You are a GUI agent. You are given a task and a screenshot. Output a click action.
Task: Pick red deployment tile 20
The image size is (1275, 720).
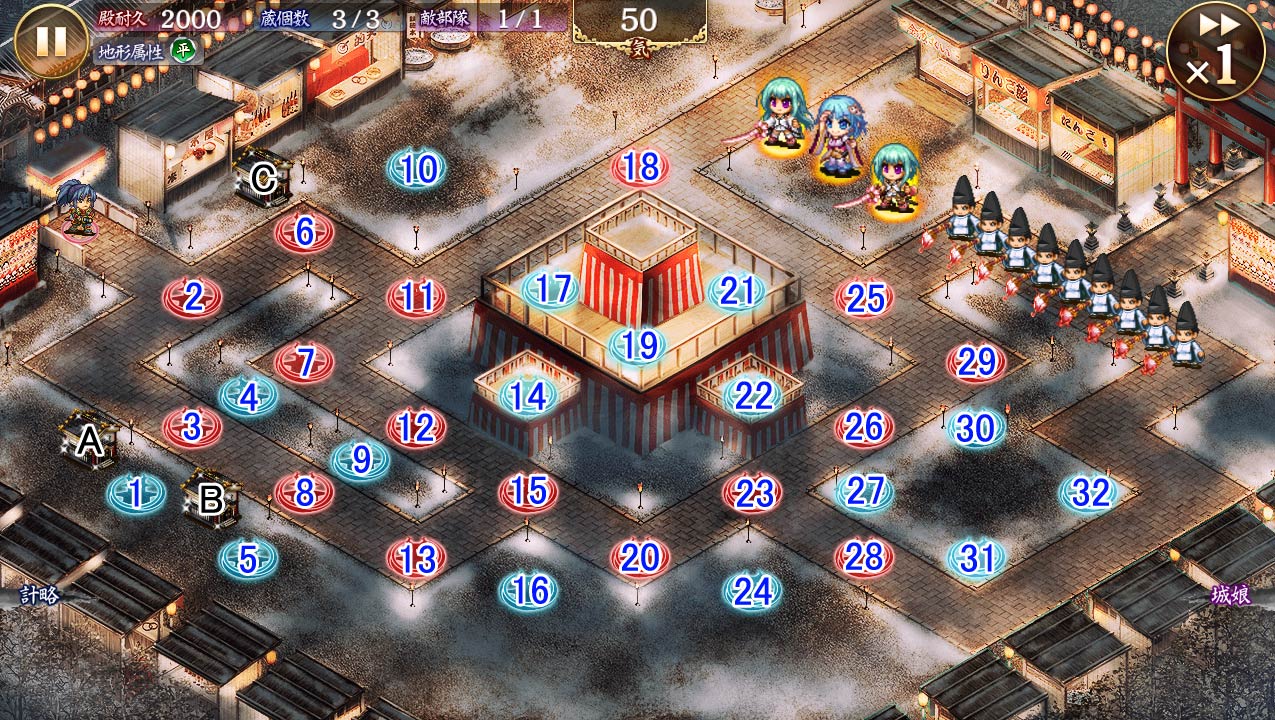(x=640, y=558)
